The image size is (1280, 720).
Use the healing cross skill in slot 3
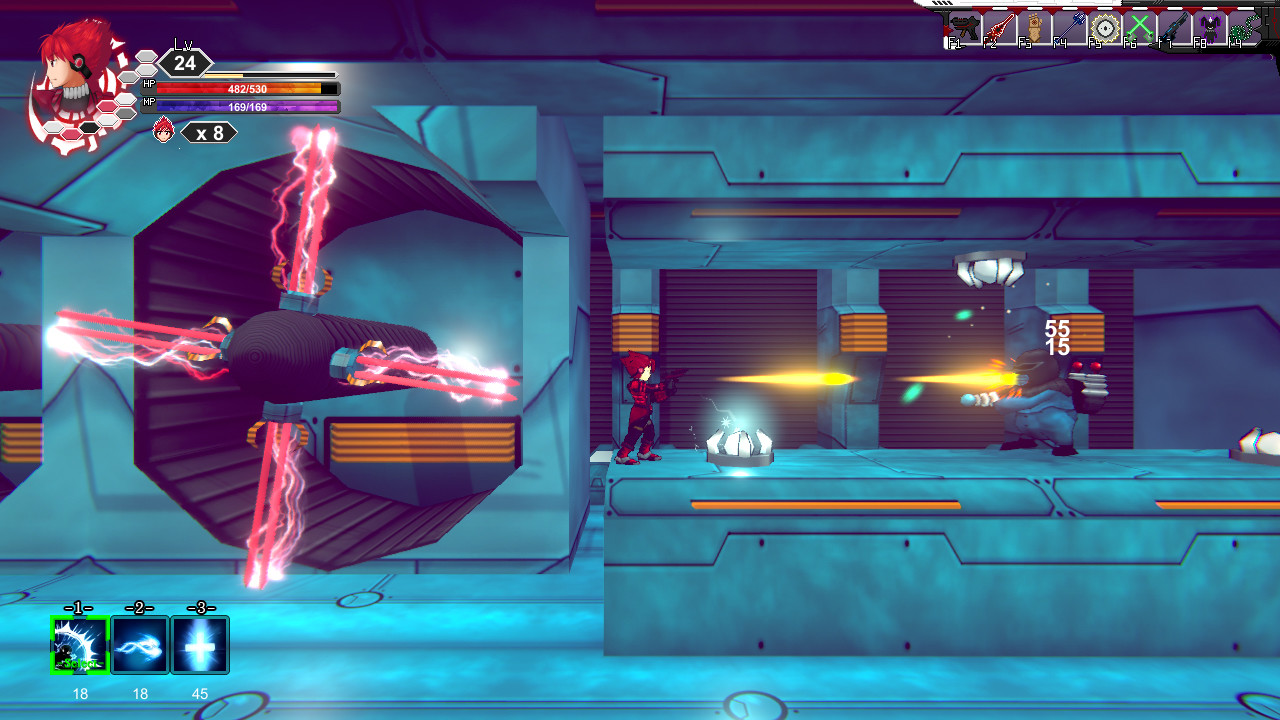[x=200, y=645]
